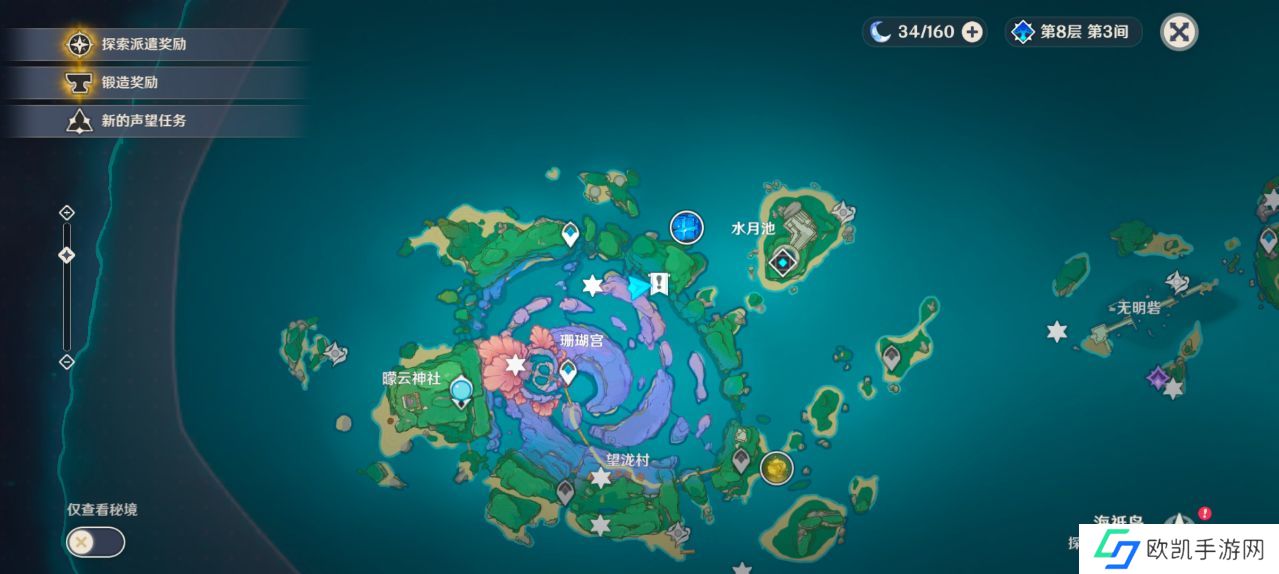Click the zoom-in plus button on map slider

[x=67, y=212]
